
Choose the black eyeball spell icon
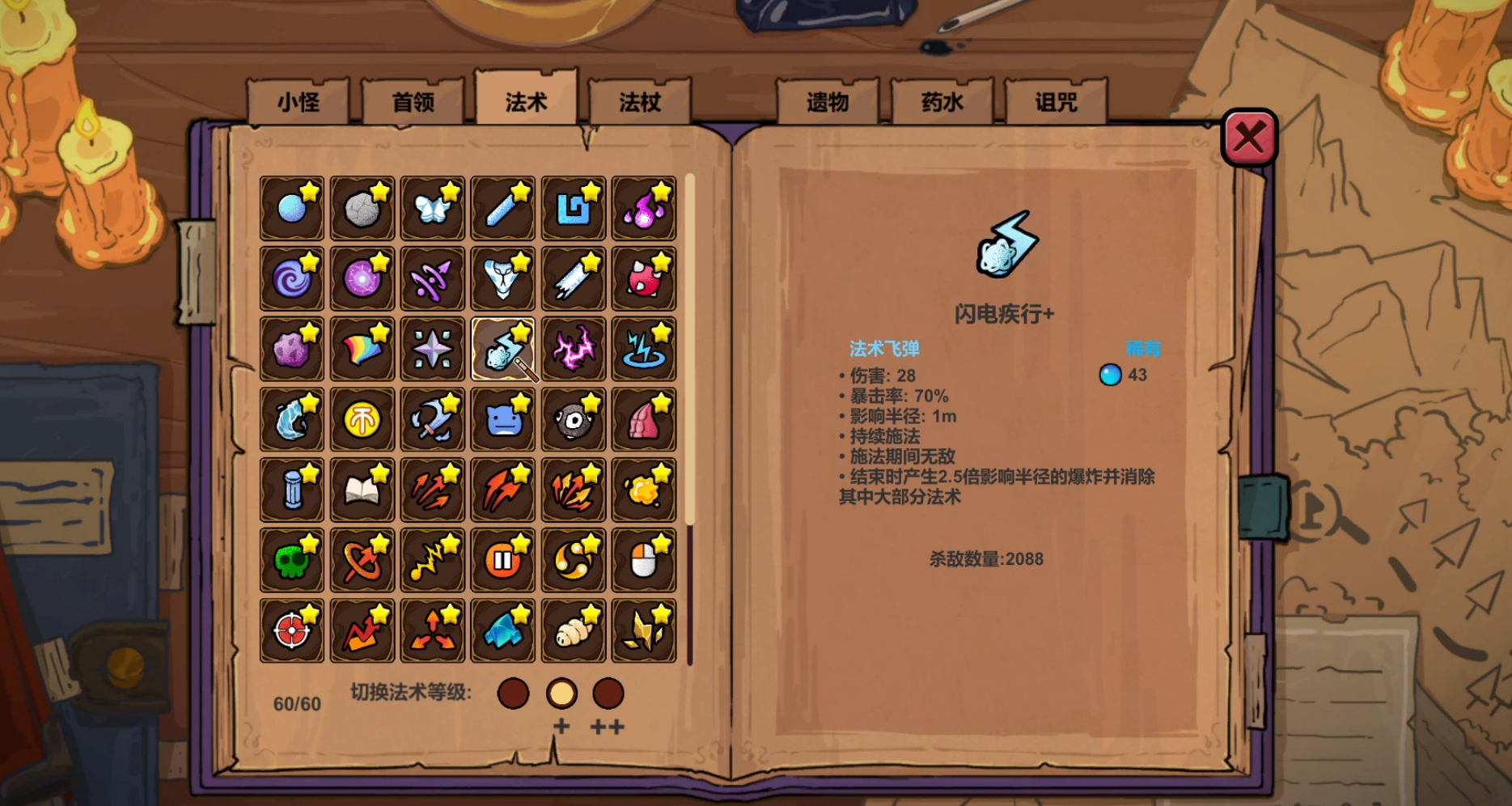[573, 420]
